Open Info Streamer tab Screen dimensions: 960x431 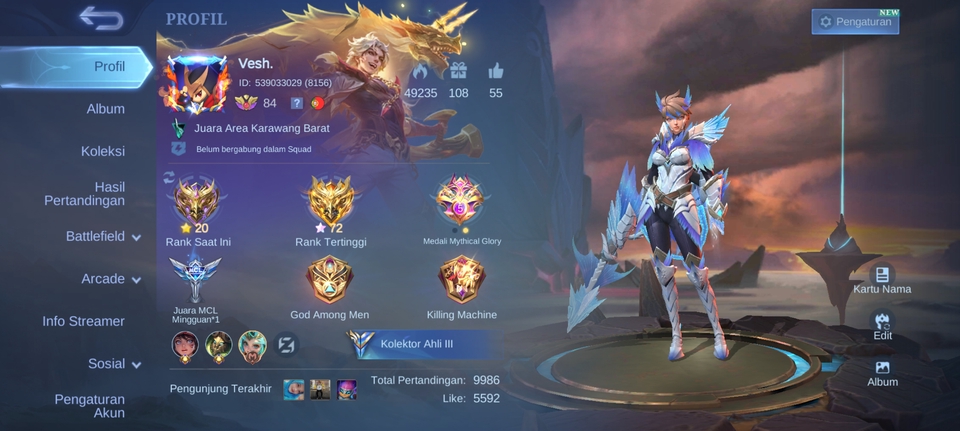(84, 321)
